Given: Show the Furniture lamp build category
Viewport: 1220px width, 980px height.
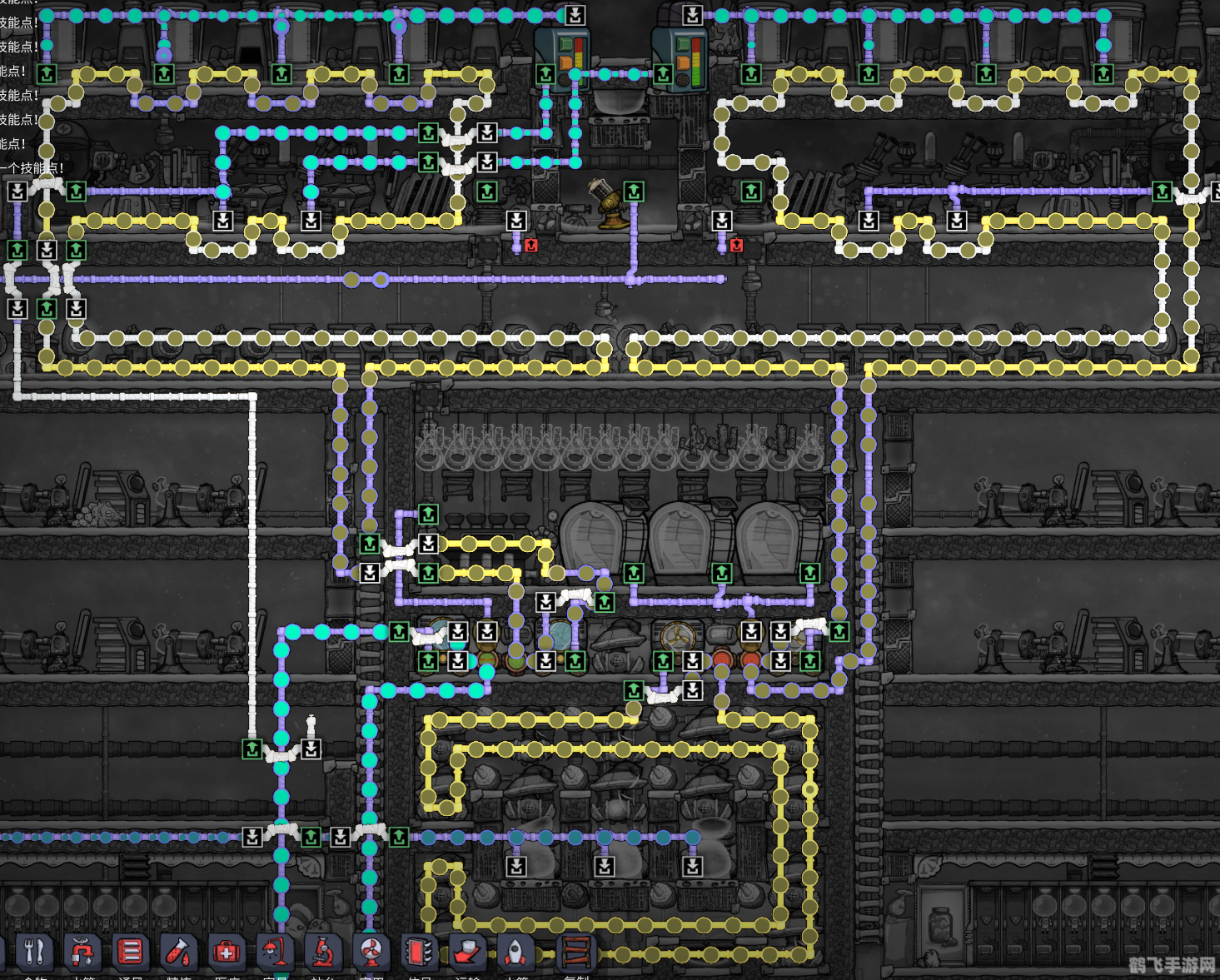Looking at the screenshot, I should [274, 951].
